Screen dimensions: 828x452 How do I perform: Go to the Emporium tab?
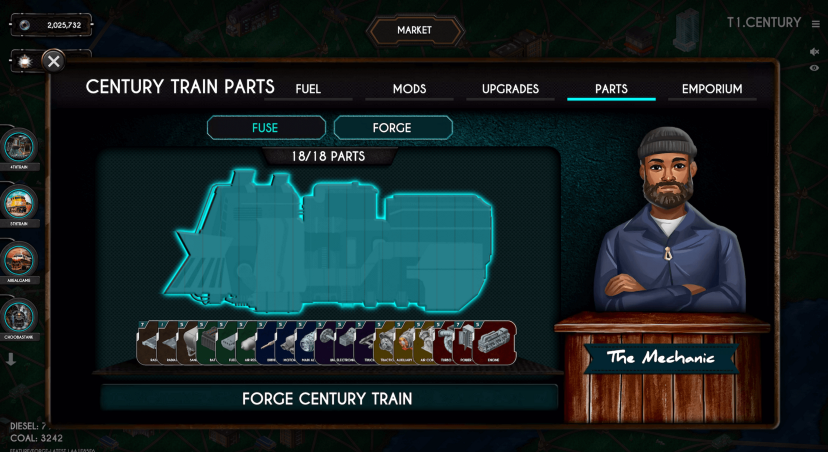[712, 89]
